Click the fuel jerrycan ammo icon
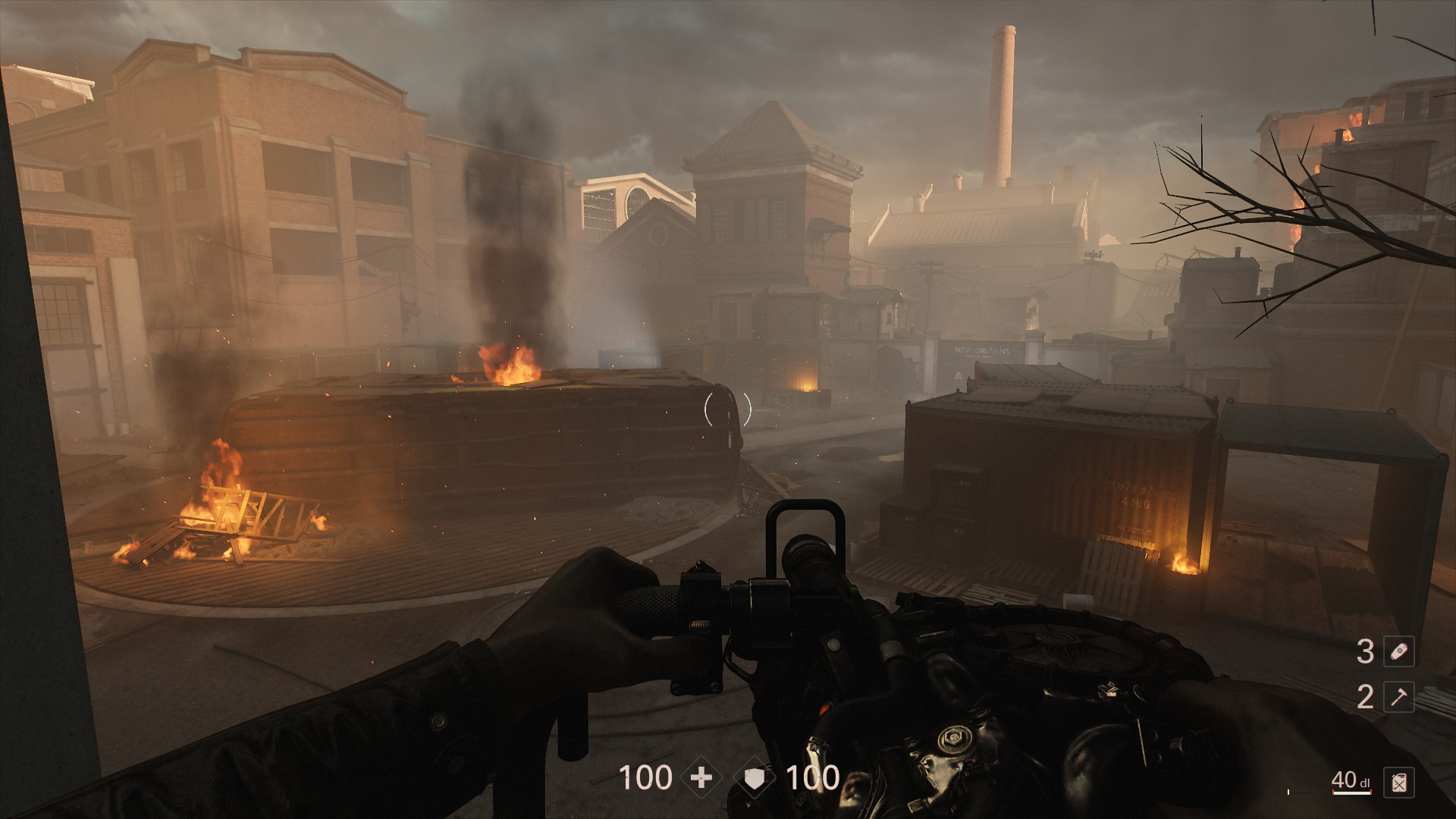The width and height of the screenshot is (1456, 819). [1398, 783]
